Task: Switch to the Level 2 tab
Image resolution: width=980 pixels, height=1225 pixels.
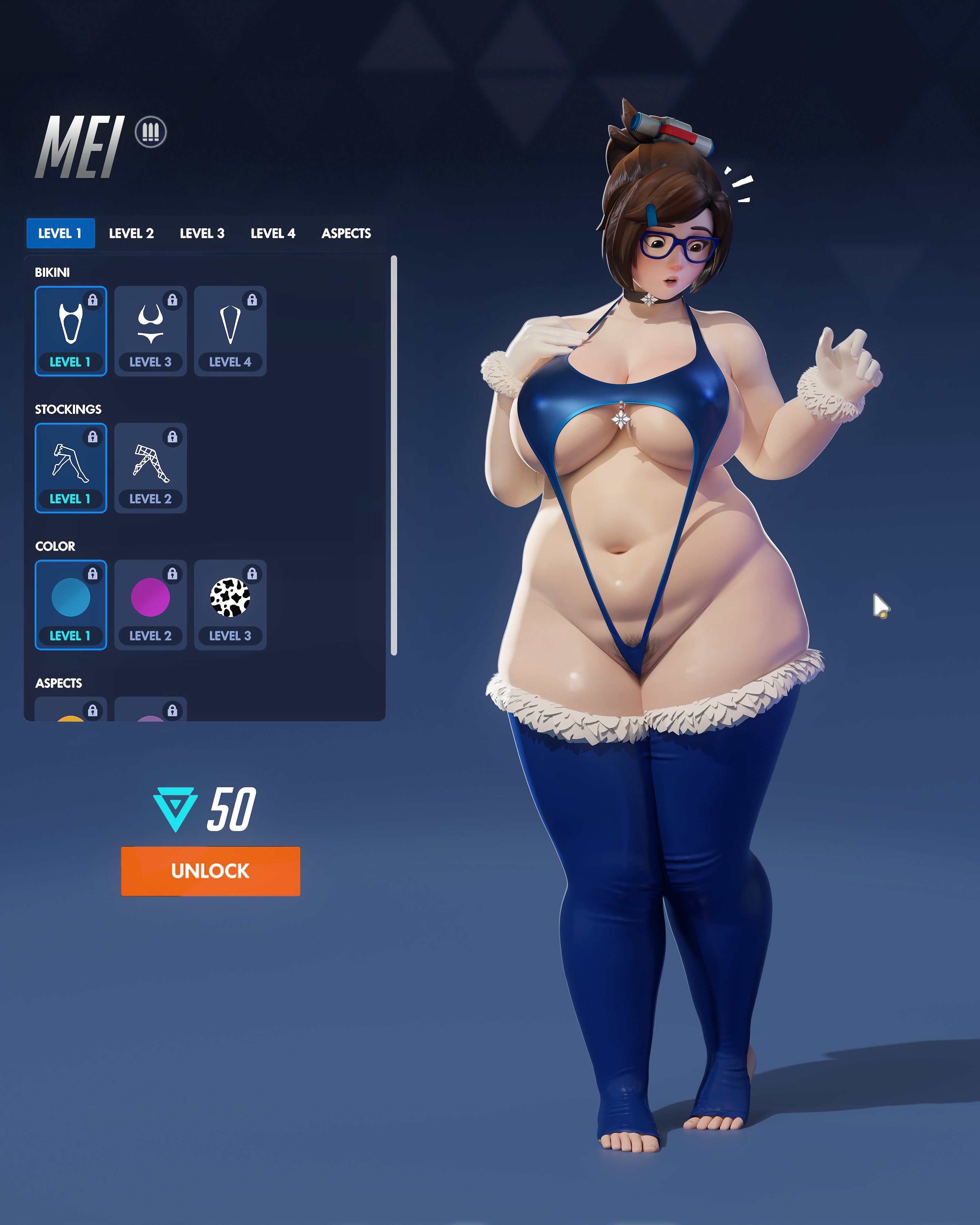Action: click(x=131, y=233)
